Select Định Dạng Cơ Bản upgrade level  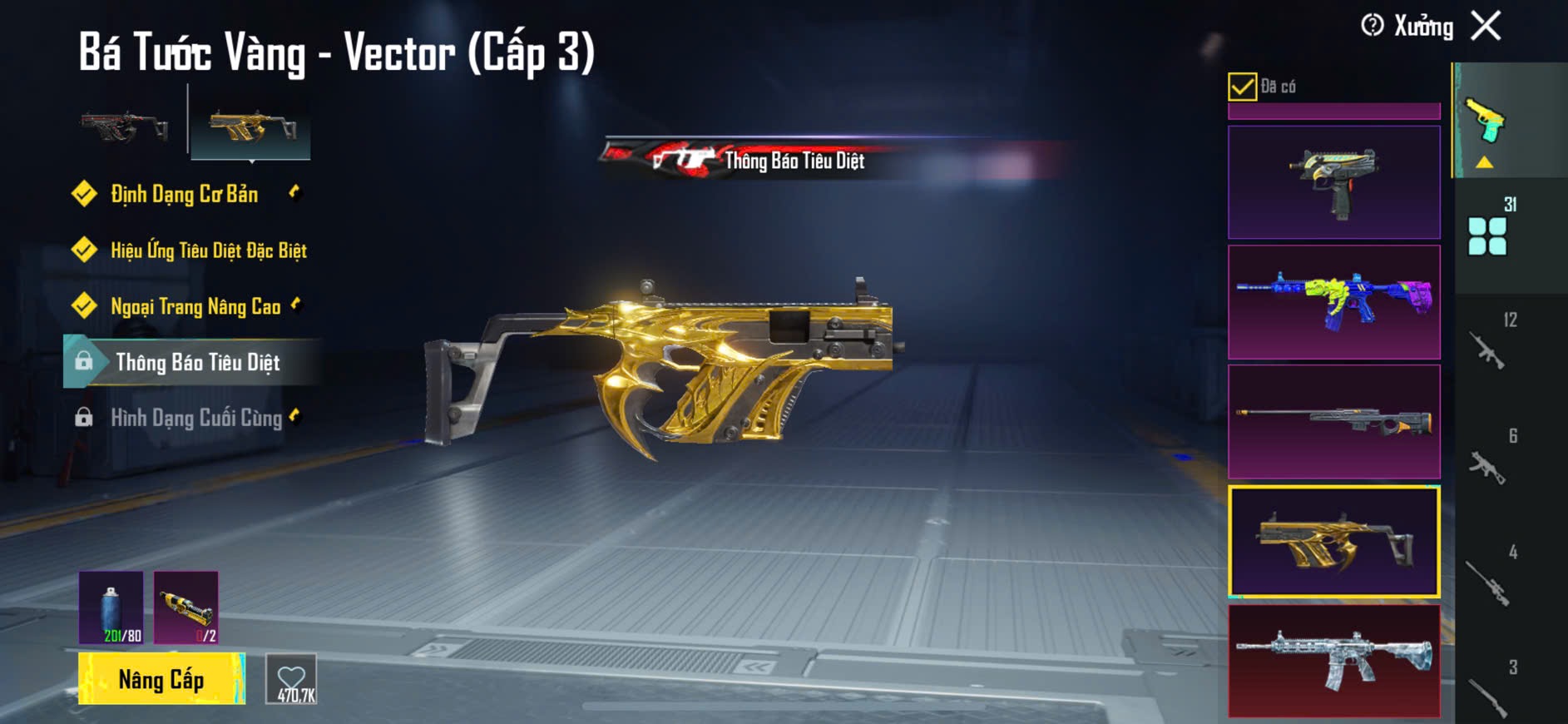184,195
